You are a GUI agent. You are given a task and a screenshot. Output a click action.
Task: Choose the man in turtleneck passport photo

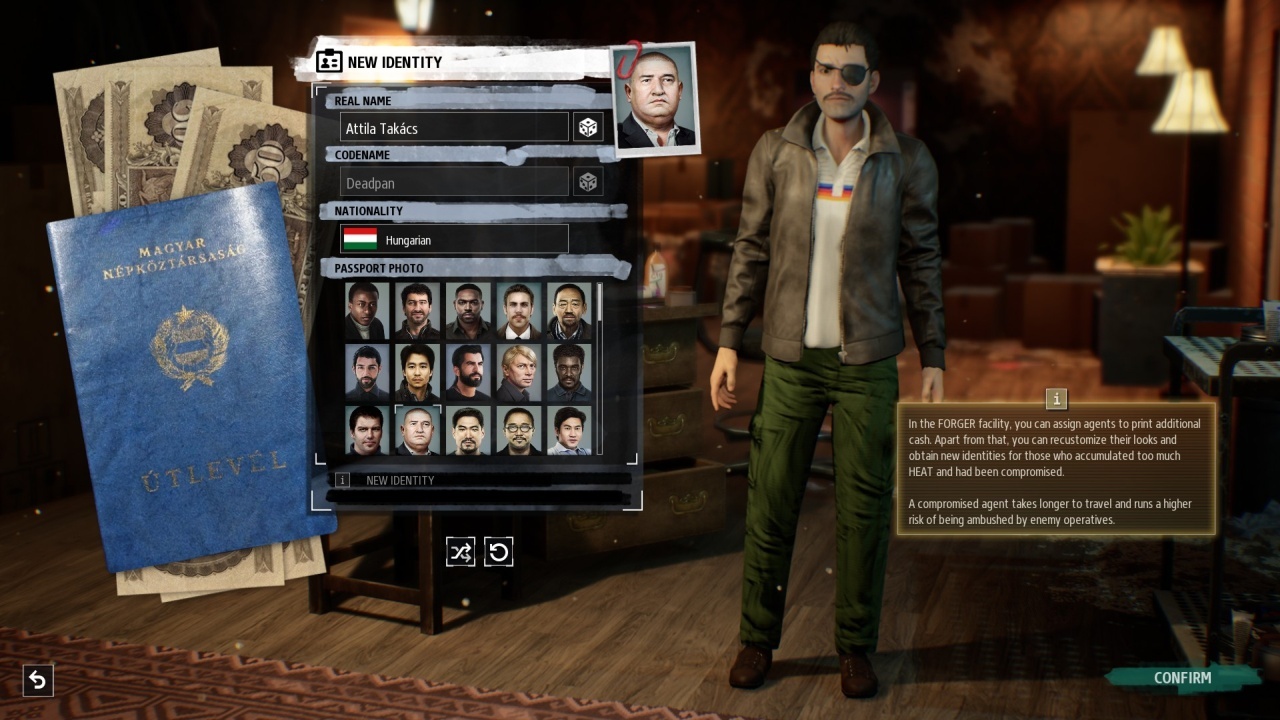click(368, 310)
